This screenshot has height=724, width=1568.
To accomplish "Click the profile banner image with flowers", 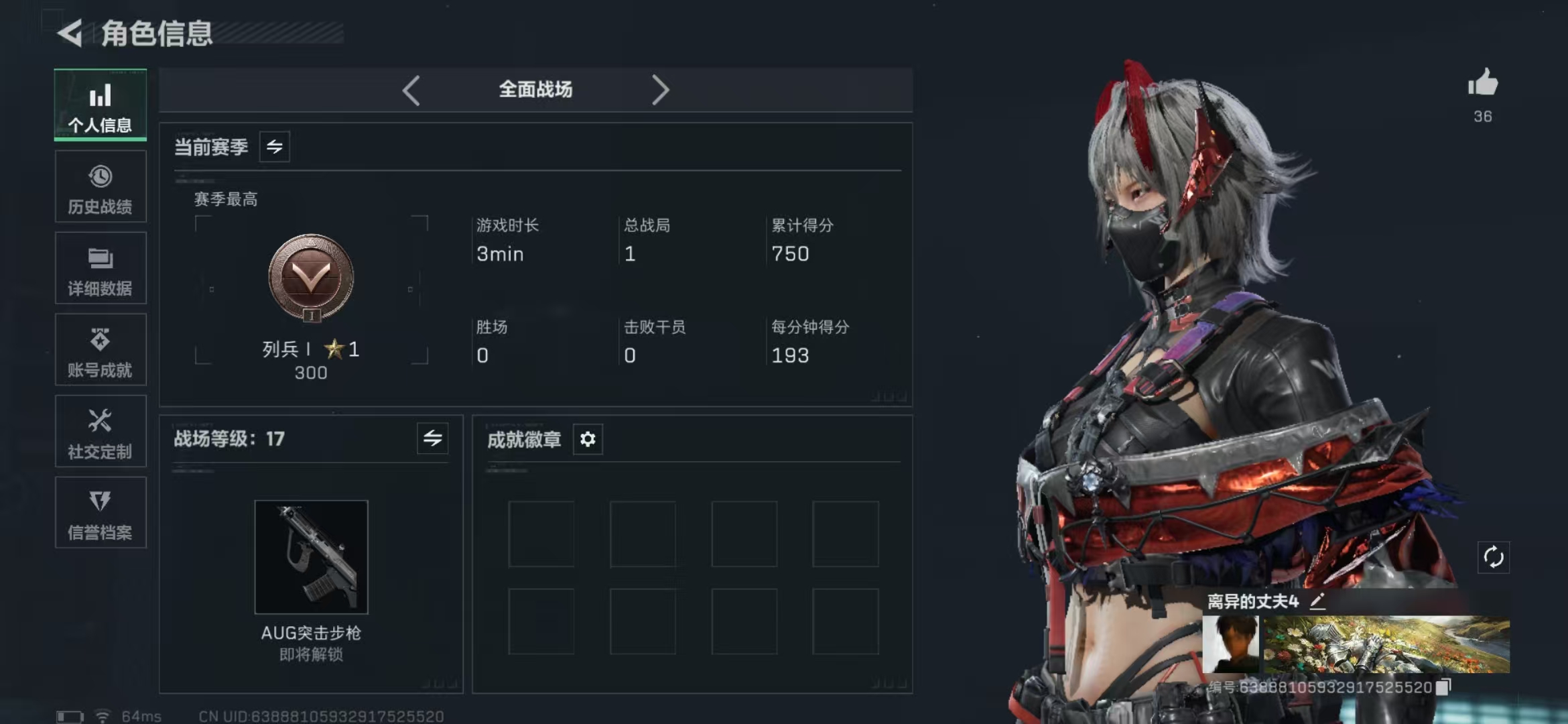I will tap(1386, 644).
